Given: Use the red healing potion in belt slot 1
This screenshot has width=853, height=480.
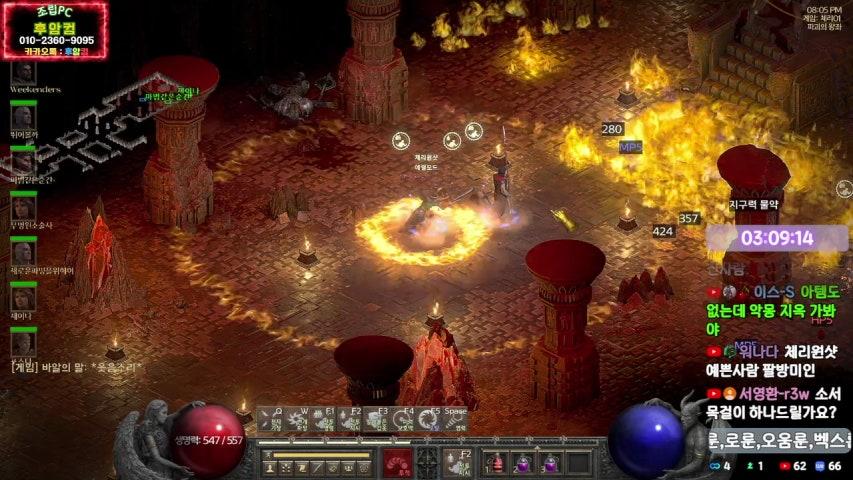Looking at the screenshot, I should tap(497, 463).
